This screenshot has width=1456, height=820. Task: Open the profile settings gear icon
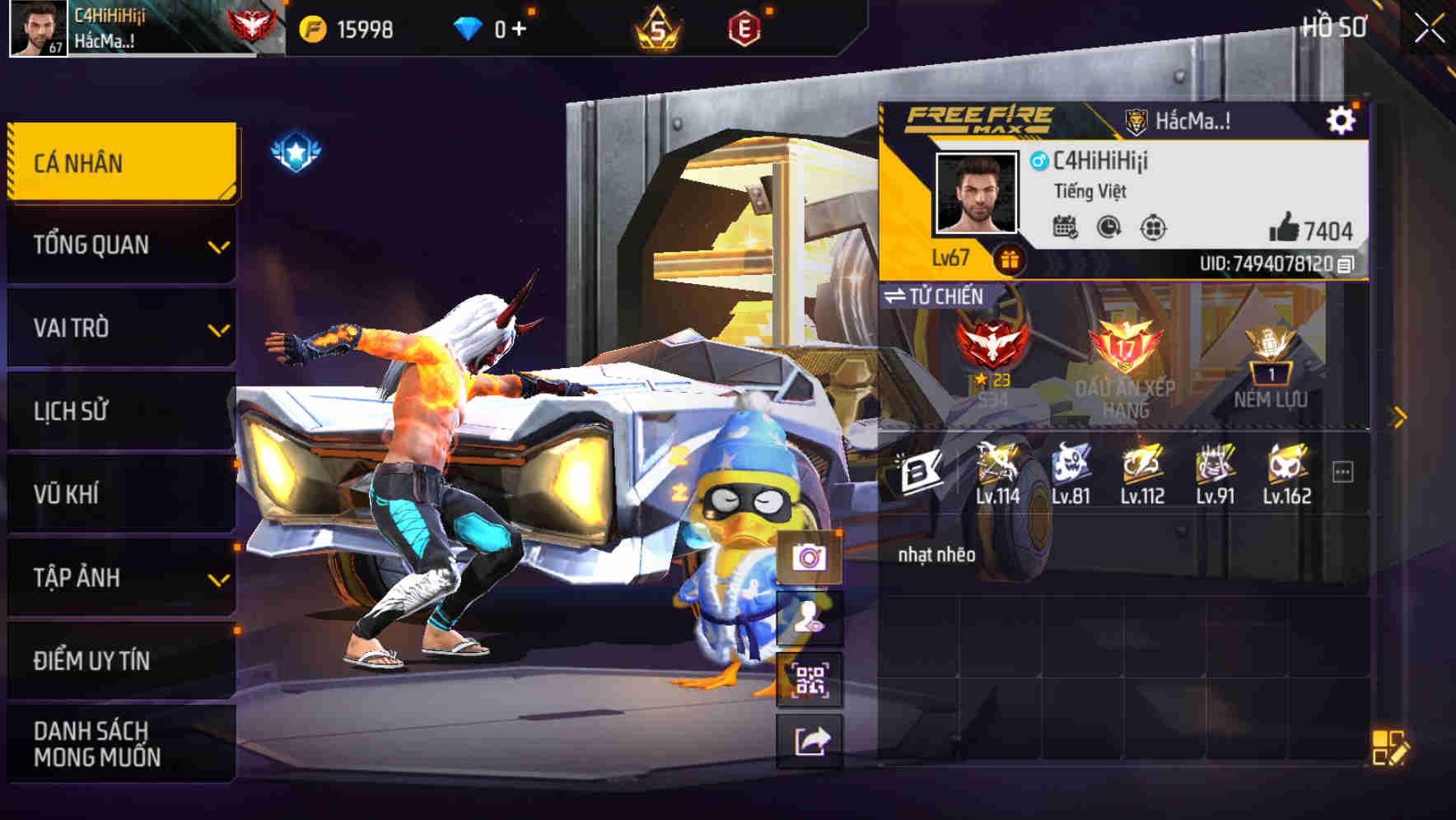[1342, 120]
